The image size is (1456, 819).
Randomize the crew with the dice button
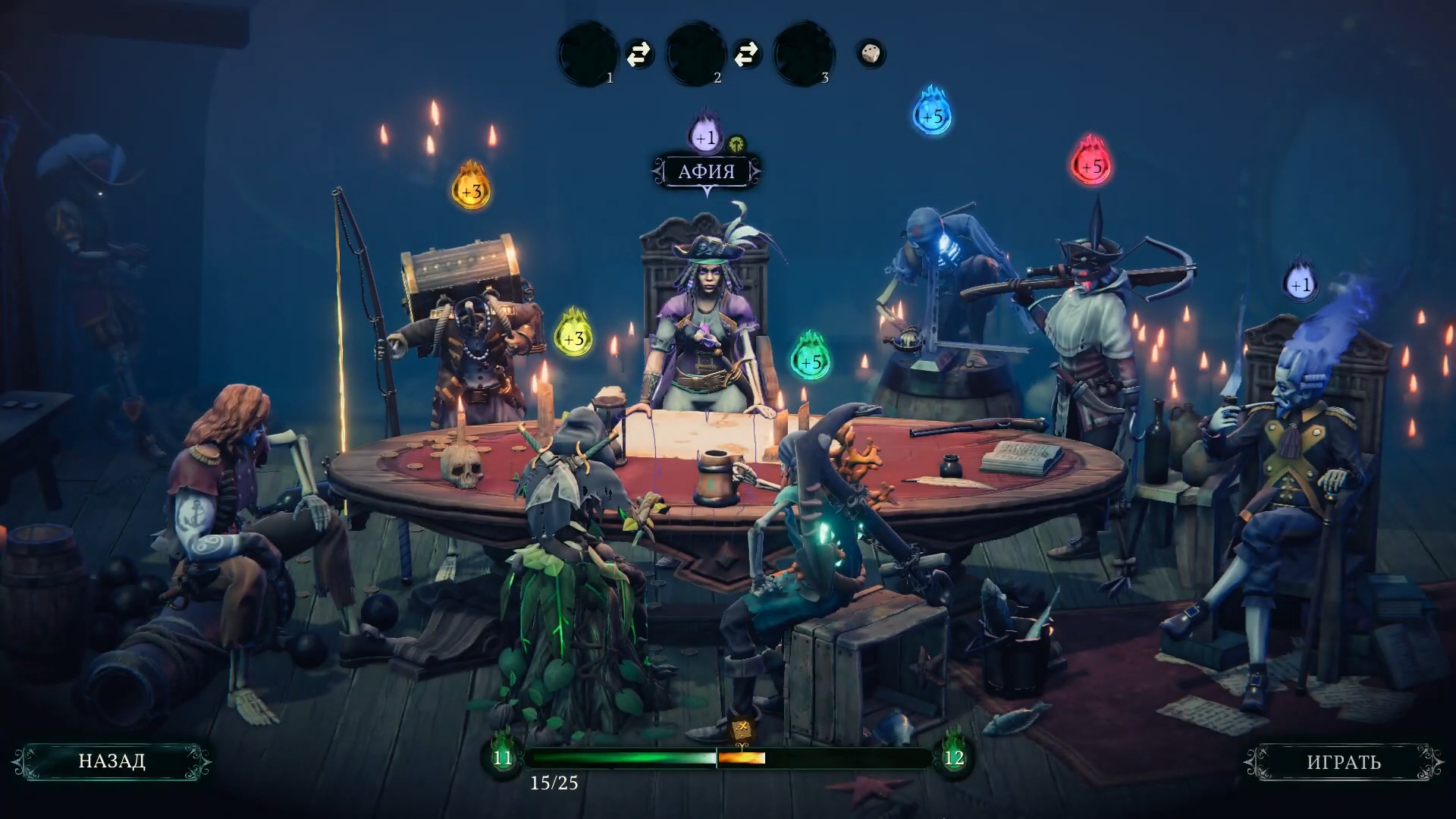pos(871,54)
